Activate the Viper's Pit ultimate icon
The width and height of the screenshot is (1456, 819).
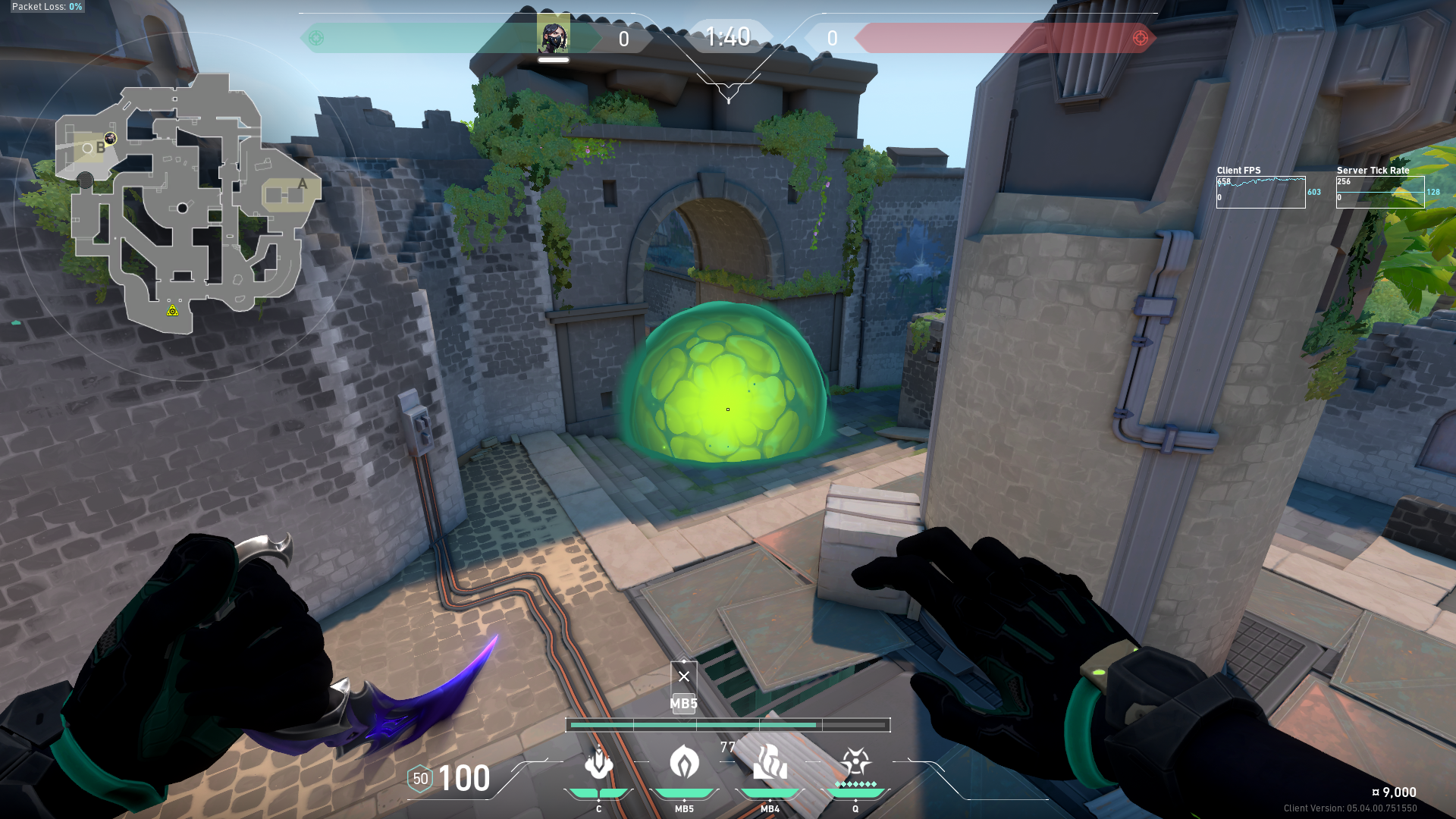[x=855, y=763]
